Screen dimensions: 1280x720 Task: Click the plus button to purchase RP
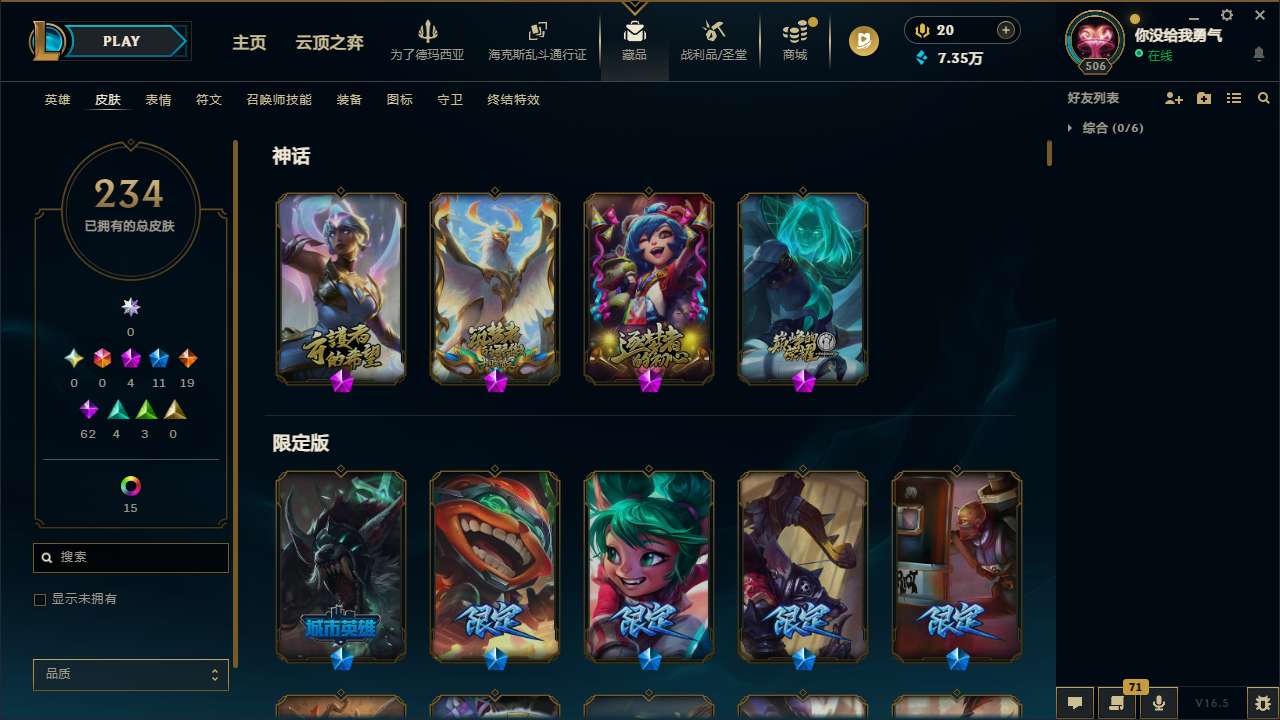[x=1006, y=29]
